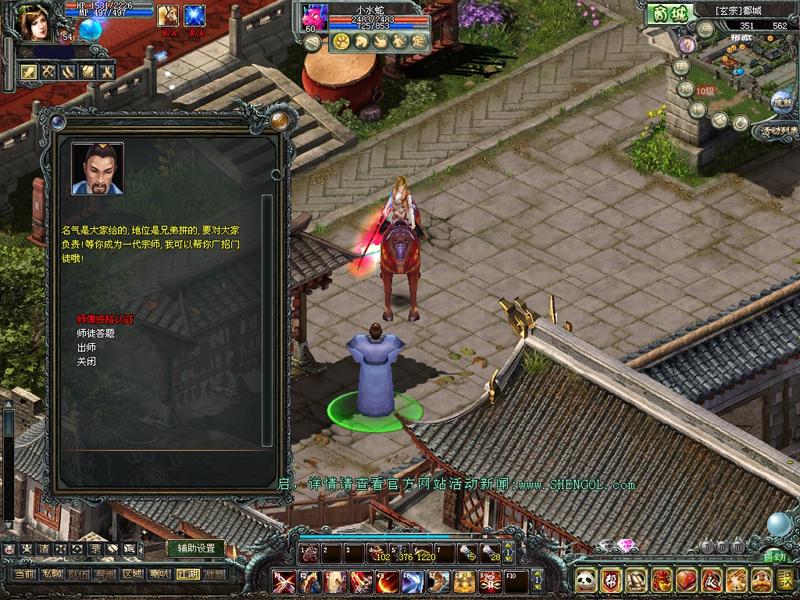This screenshot has height=600, width=800.
Task: Click 关闭 to close the dialogue
Action: [x=86, y=362]
